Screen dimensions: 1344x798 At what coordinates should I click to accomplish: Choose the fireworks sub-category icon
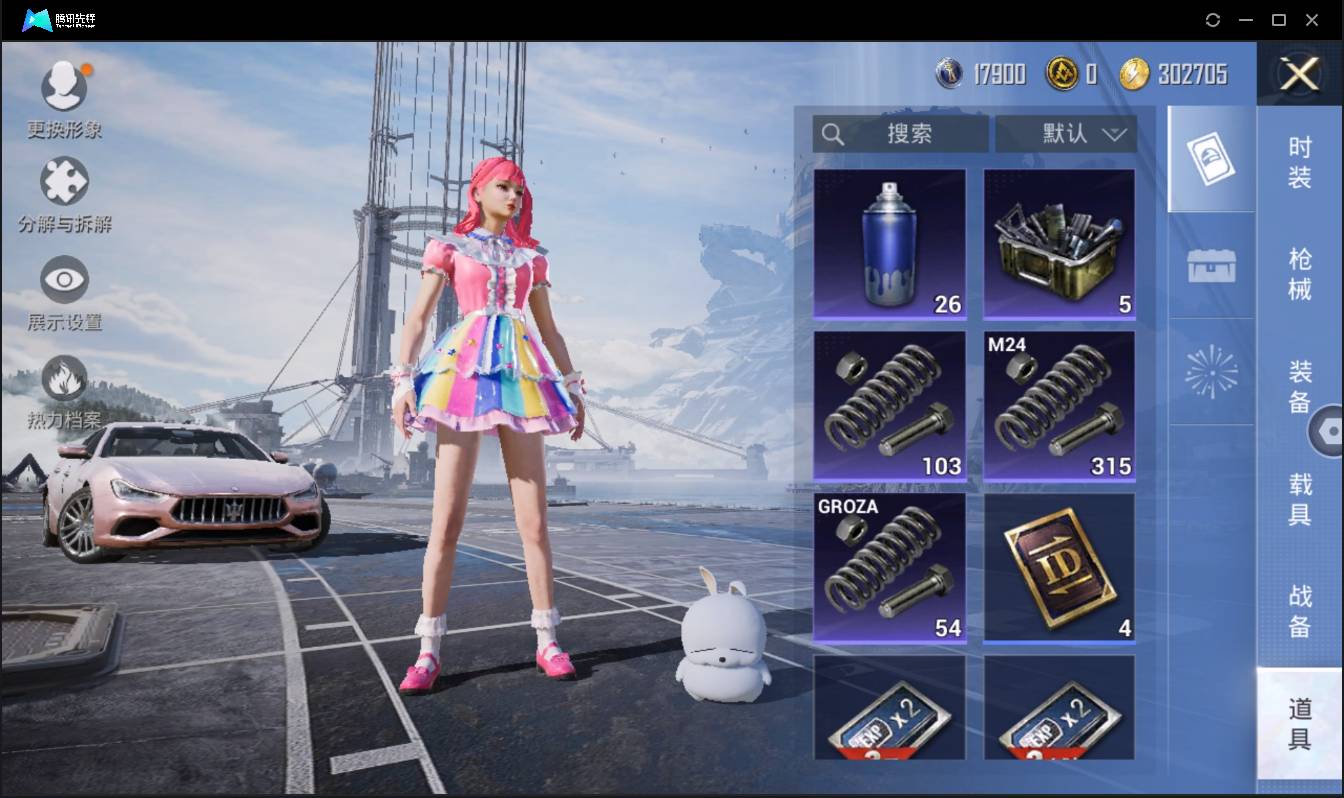(x=1211, y=372)
